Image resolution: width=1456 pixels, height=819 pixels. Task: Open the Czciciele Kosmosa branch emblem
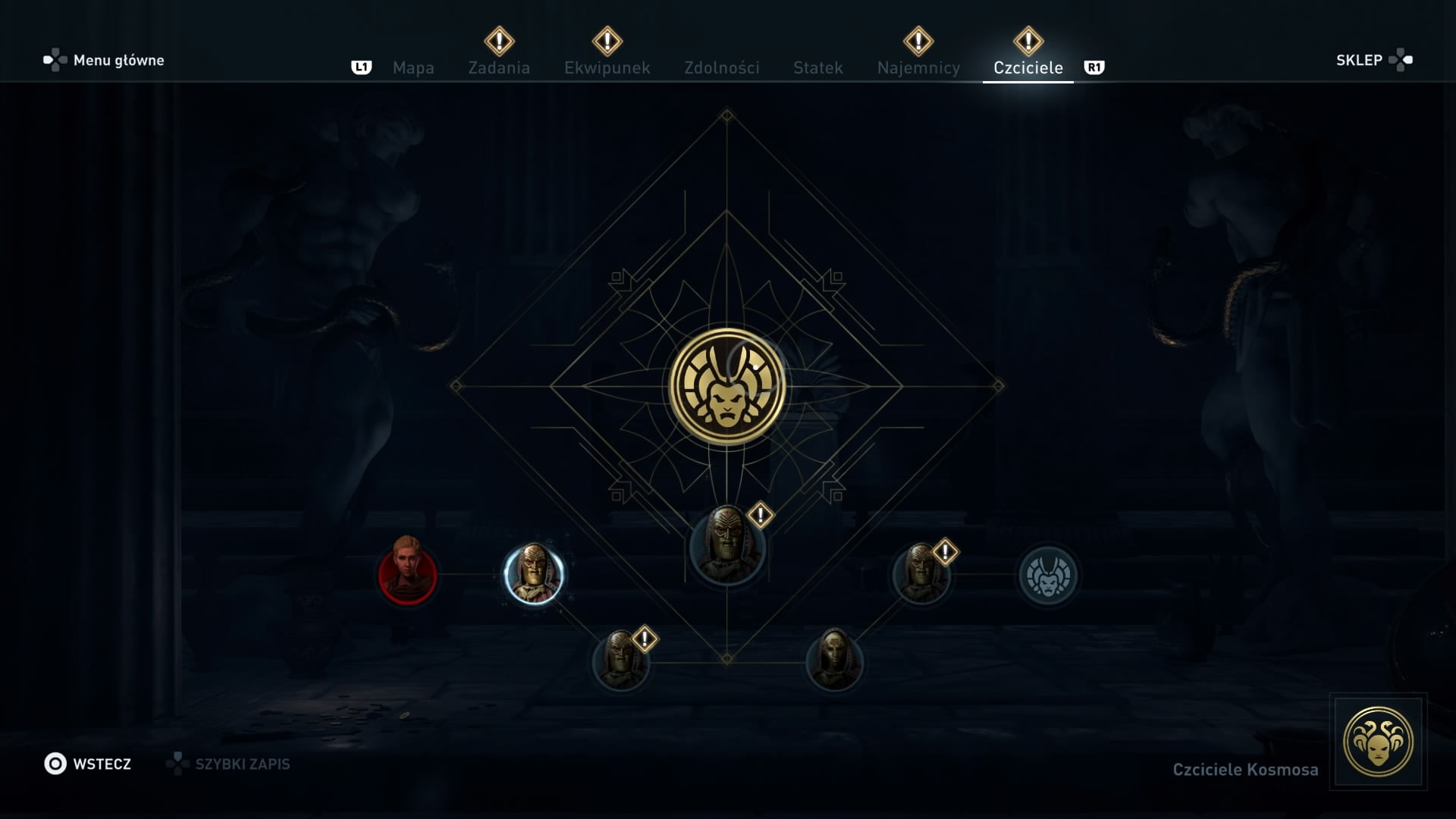pyautogui.click(x=1378, y=742)
